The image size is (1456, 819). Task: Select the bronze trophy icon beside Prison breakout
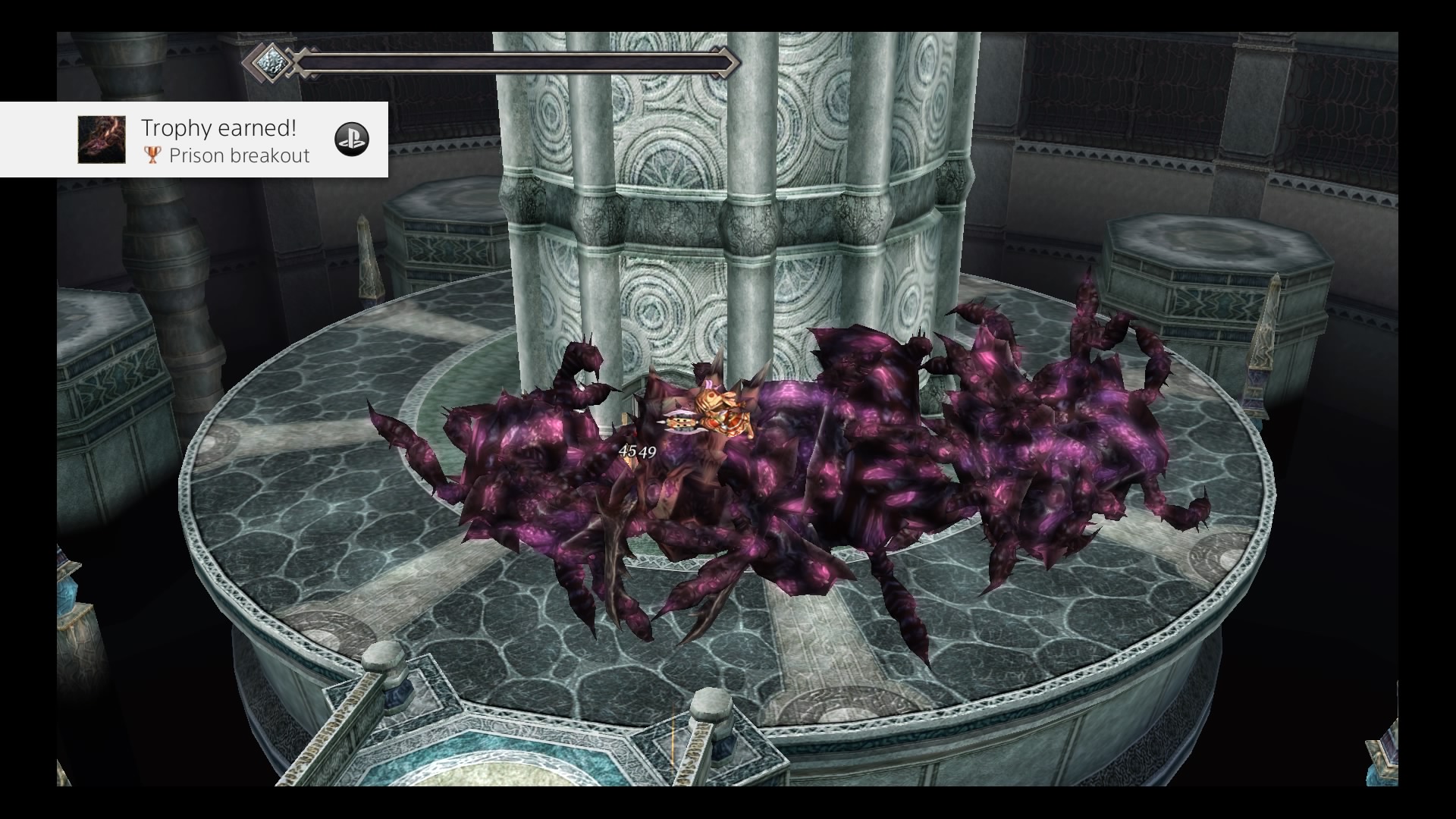pos(152,155)
